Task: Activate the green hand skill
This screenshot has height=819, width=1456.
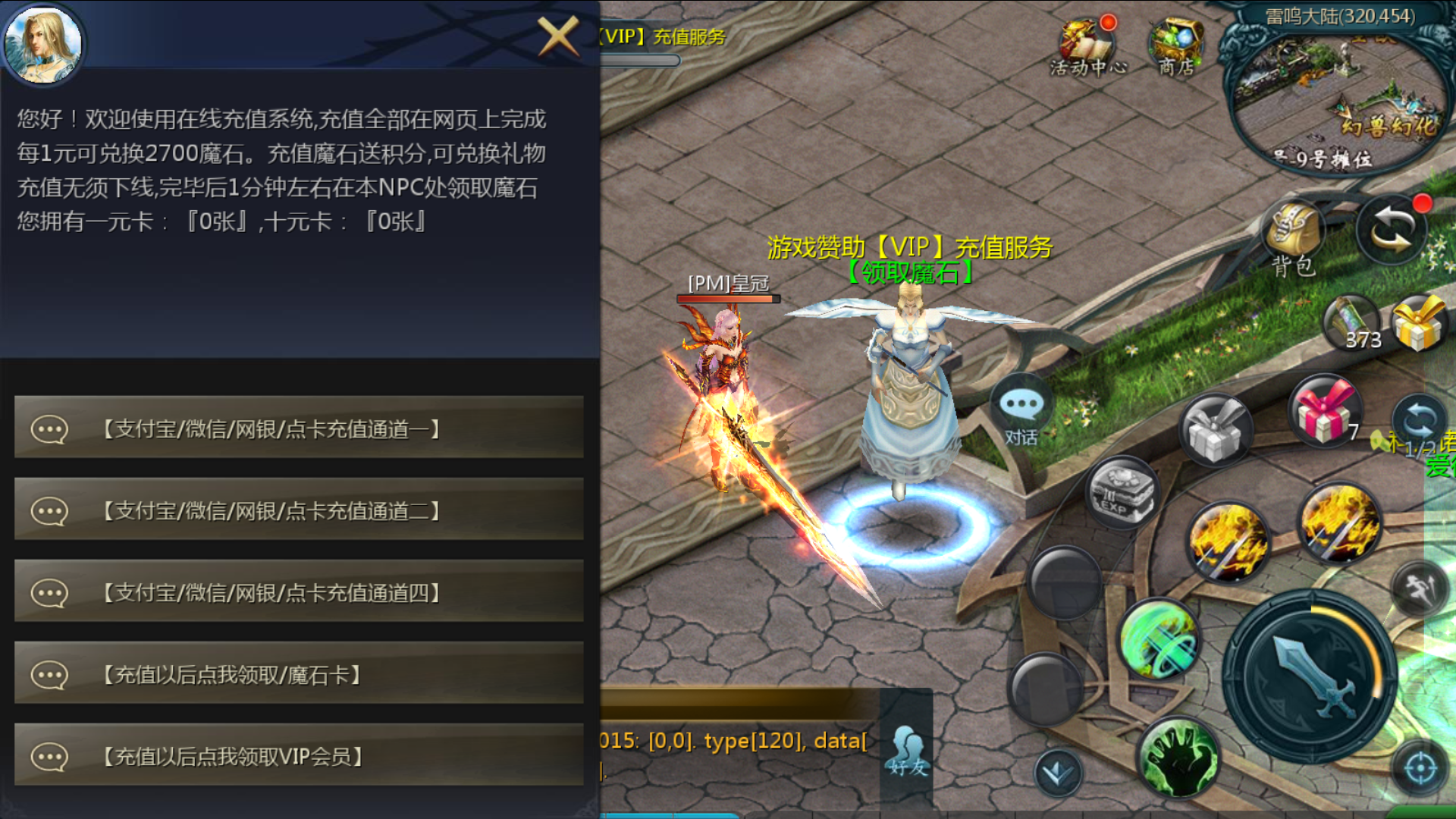Action: click(x=1178, y=757)
